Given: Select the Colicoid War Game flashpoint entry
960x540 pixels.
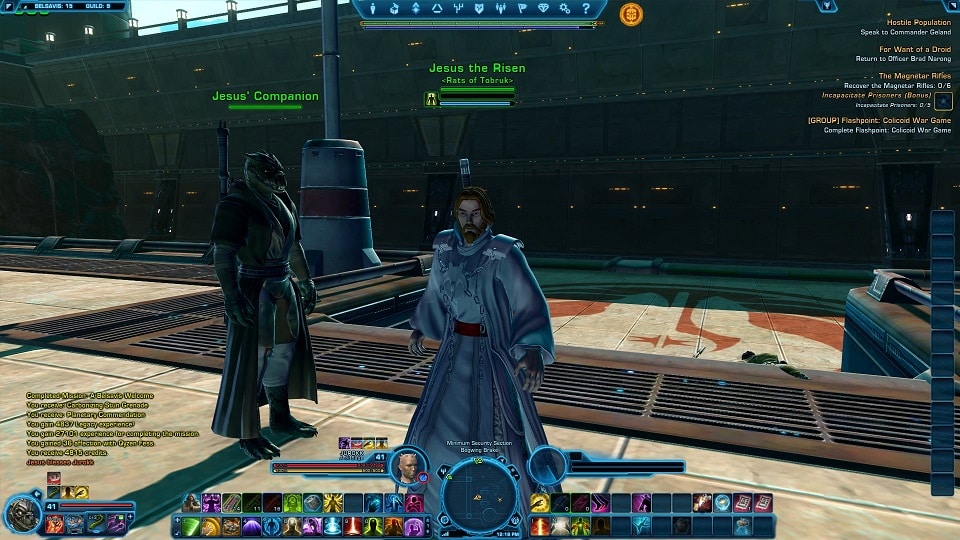Looking at the screenshot, I should pos(879,121).
